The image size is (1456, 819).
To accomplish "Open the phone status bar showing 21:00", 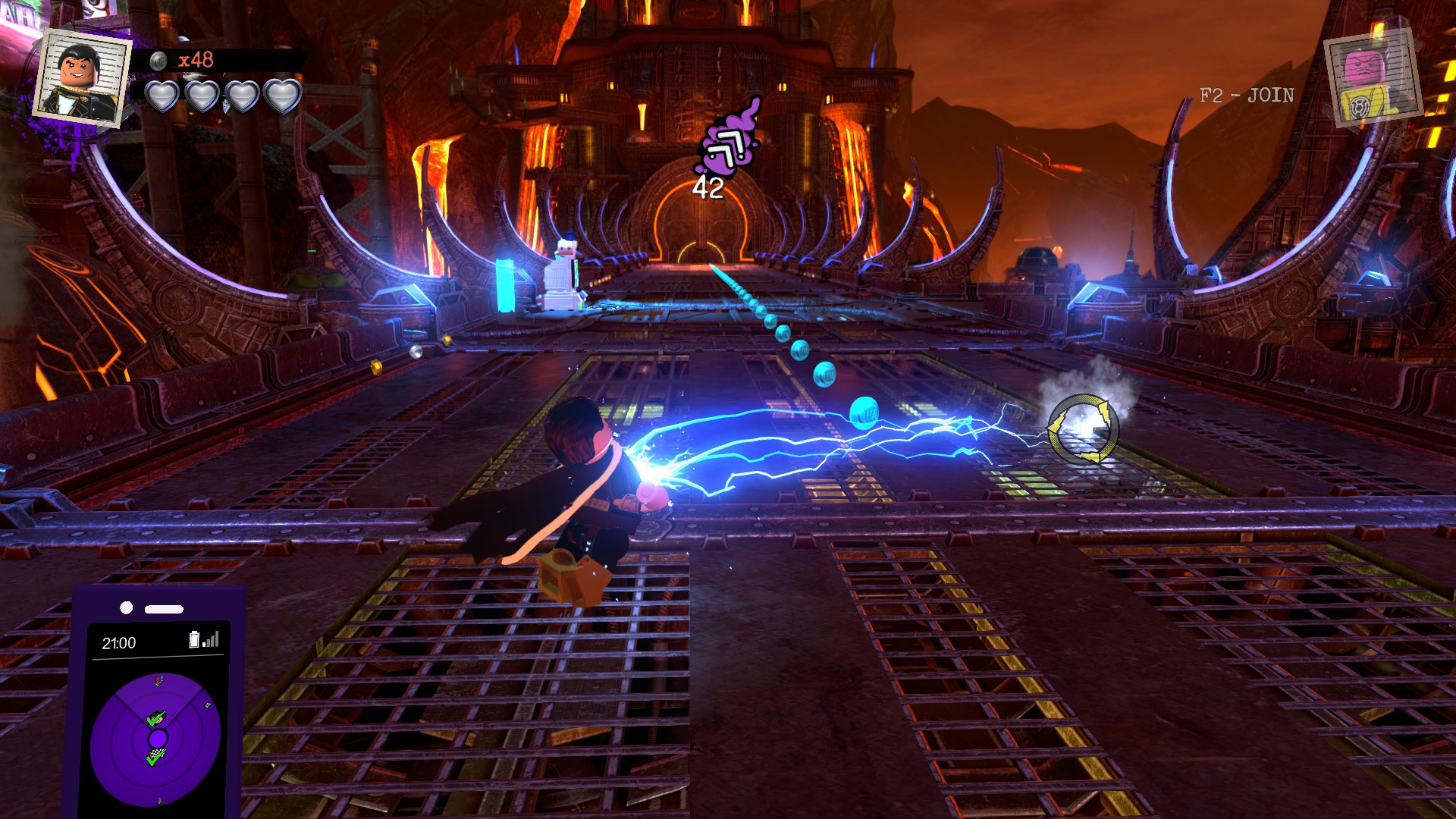I will pyautogui.click(x=155, y=642).
